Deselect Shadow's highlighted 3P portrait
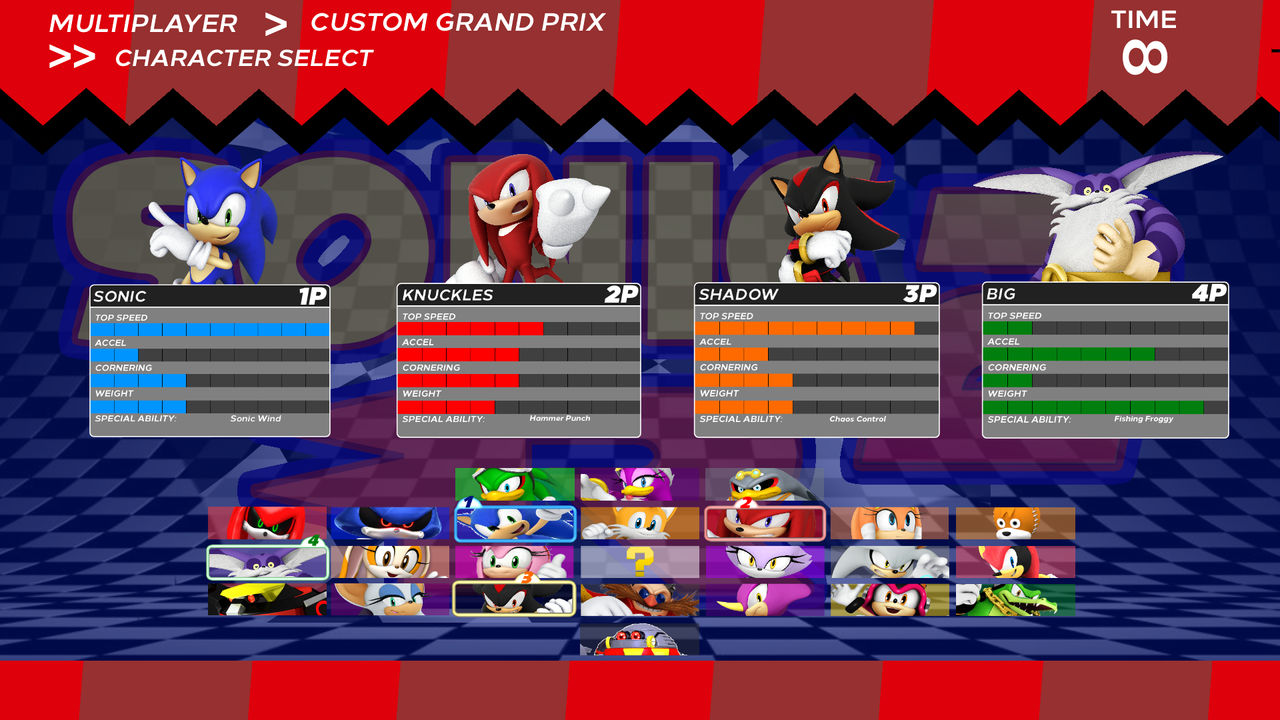Image resolution: width=1280 pixels, height=720 pixels. tap(513, 600)
